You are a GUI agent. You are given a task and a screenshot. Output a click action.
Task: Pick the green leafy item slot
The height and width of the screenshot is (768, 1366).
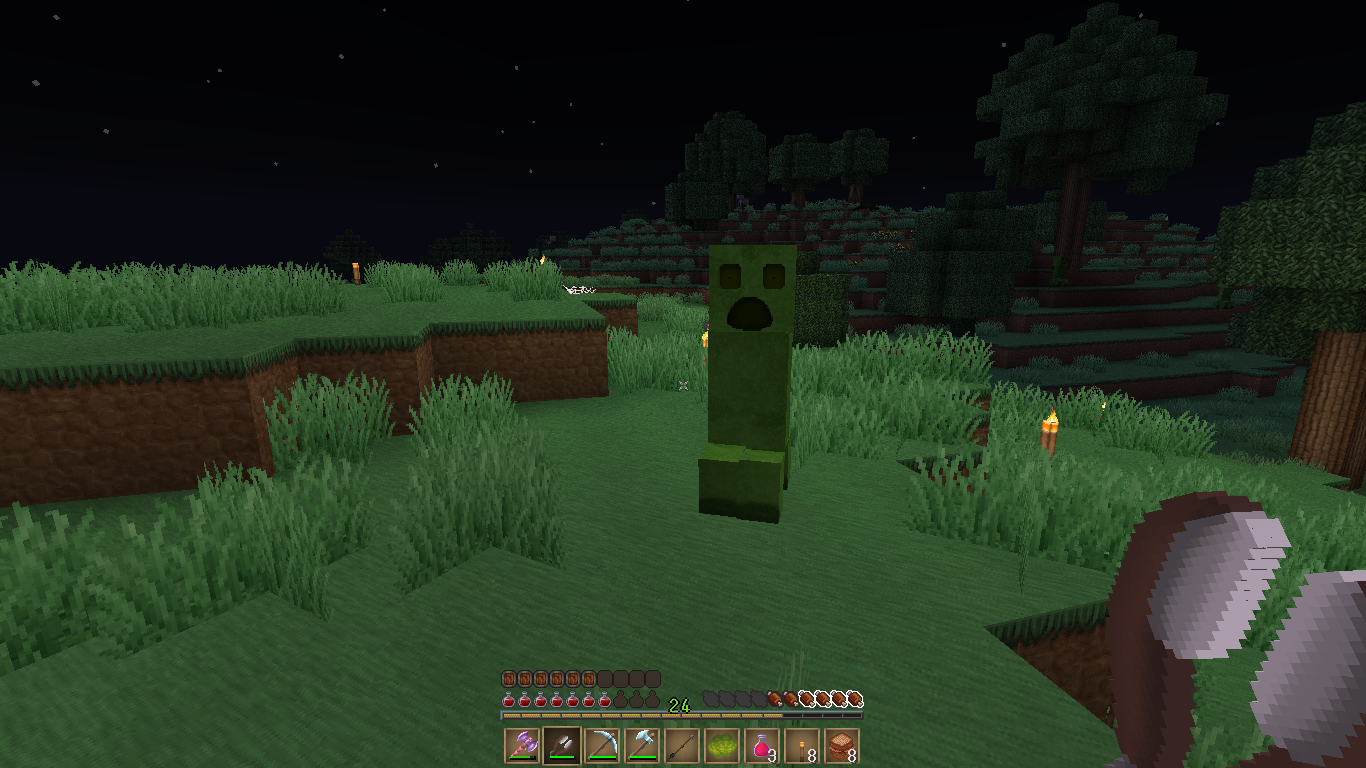(x=722, y=746)
